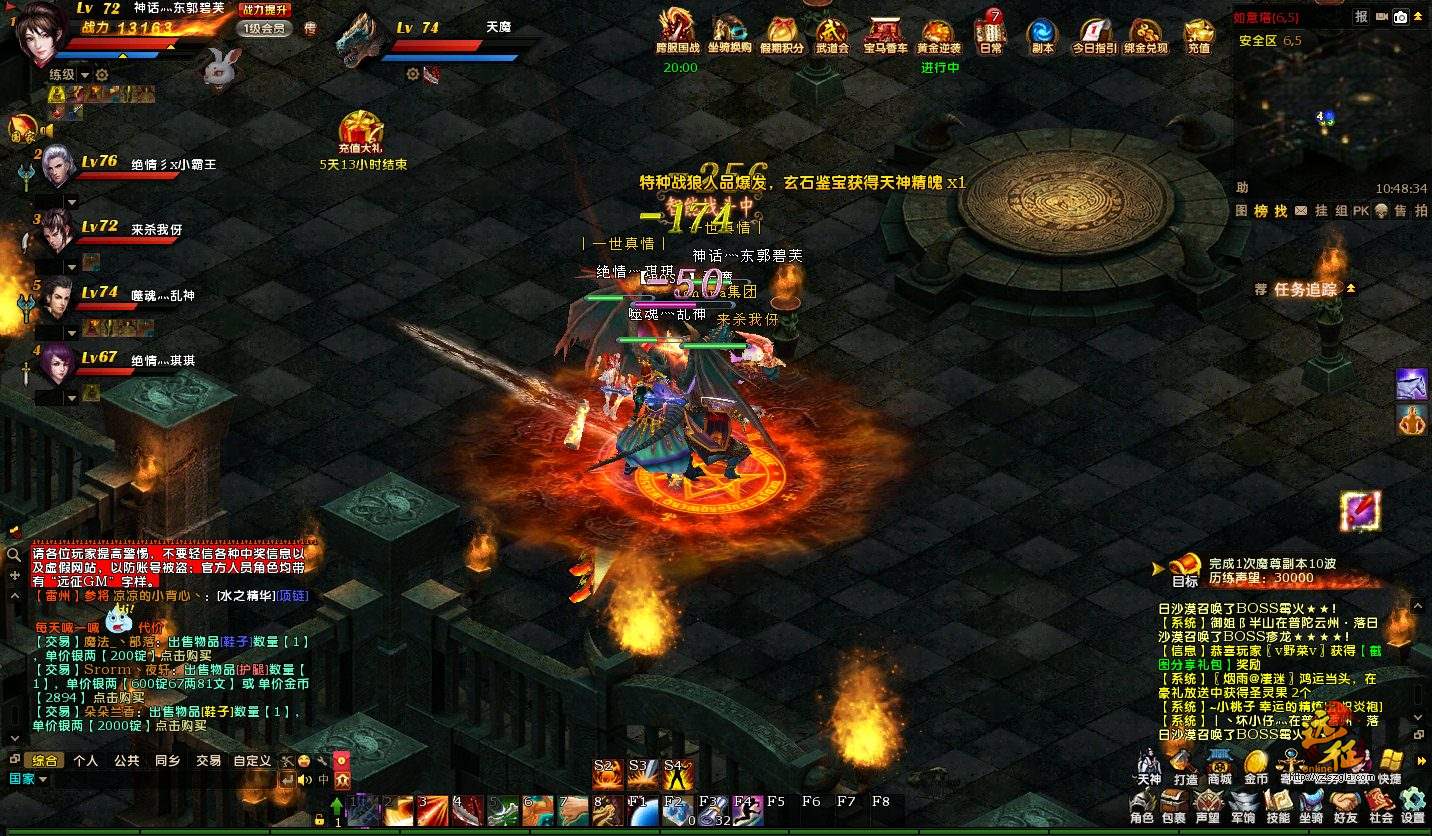Open the 今日指引 daily guide

1094,36
